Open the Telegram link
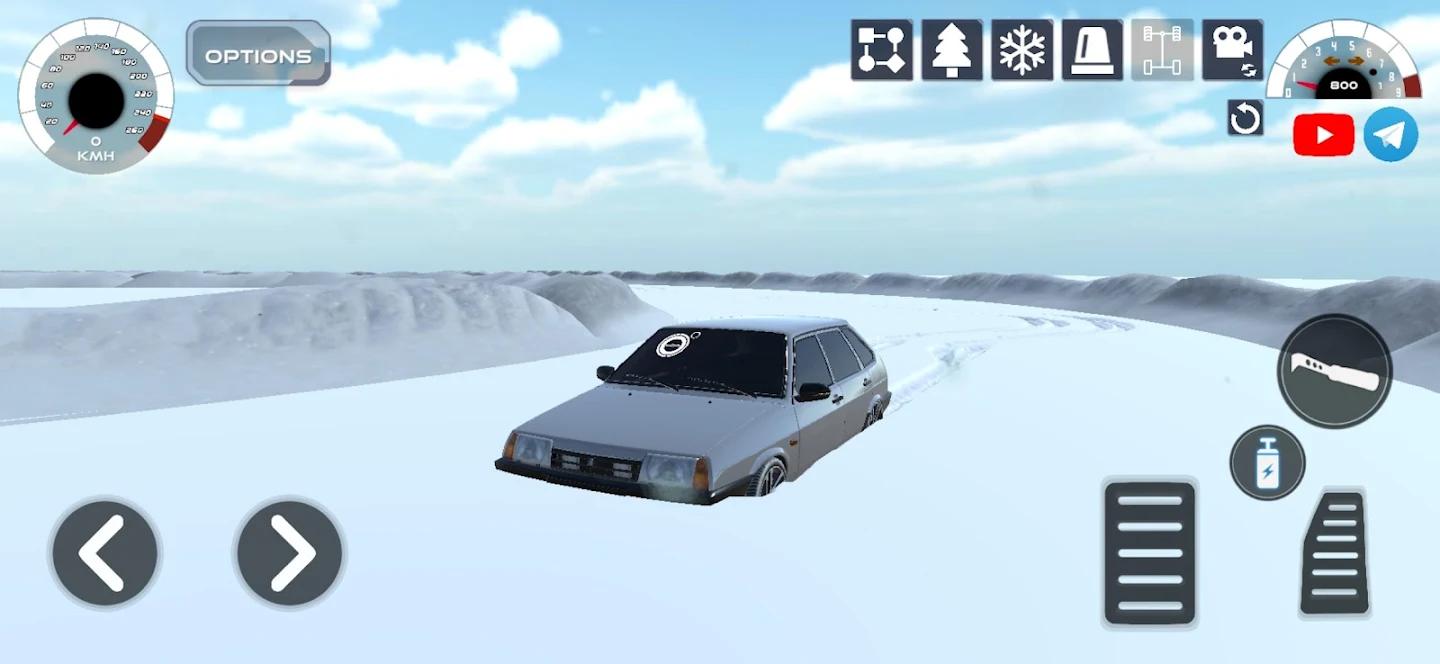 coord(1390,135)
